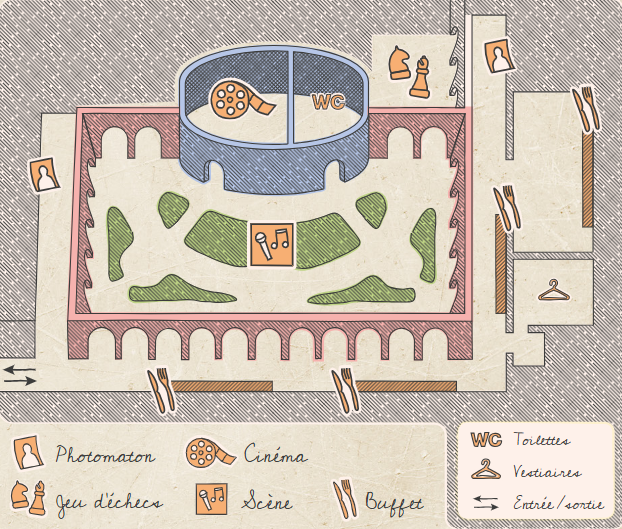Click the WC marker on the map

(327, 101)
